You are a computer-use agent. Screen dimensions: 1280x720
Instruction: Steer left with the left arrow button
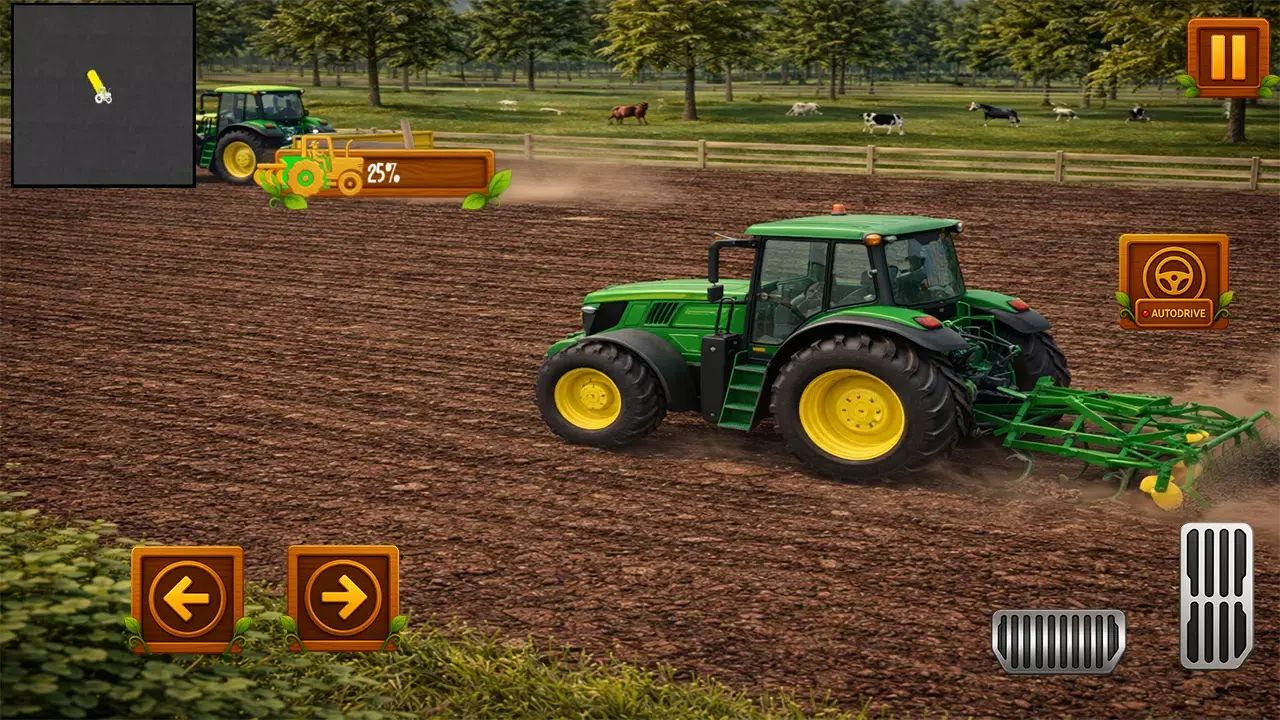187,598
